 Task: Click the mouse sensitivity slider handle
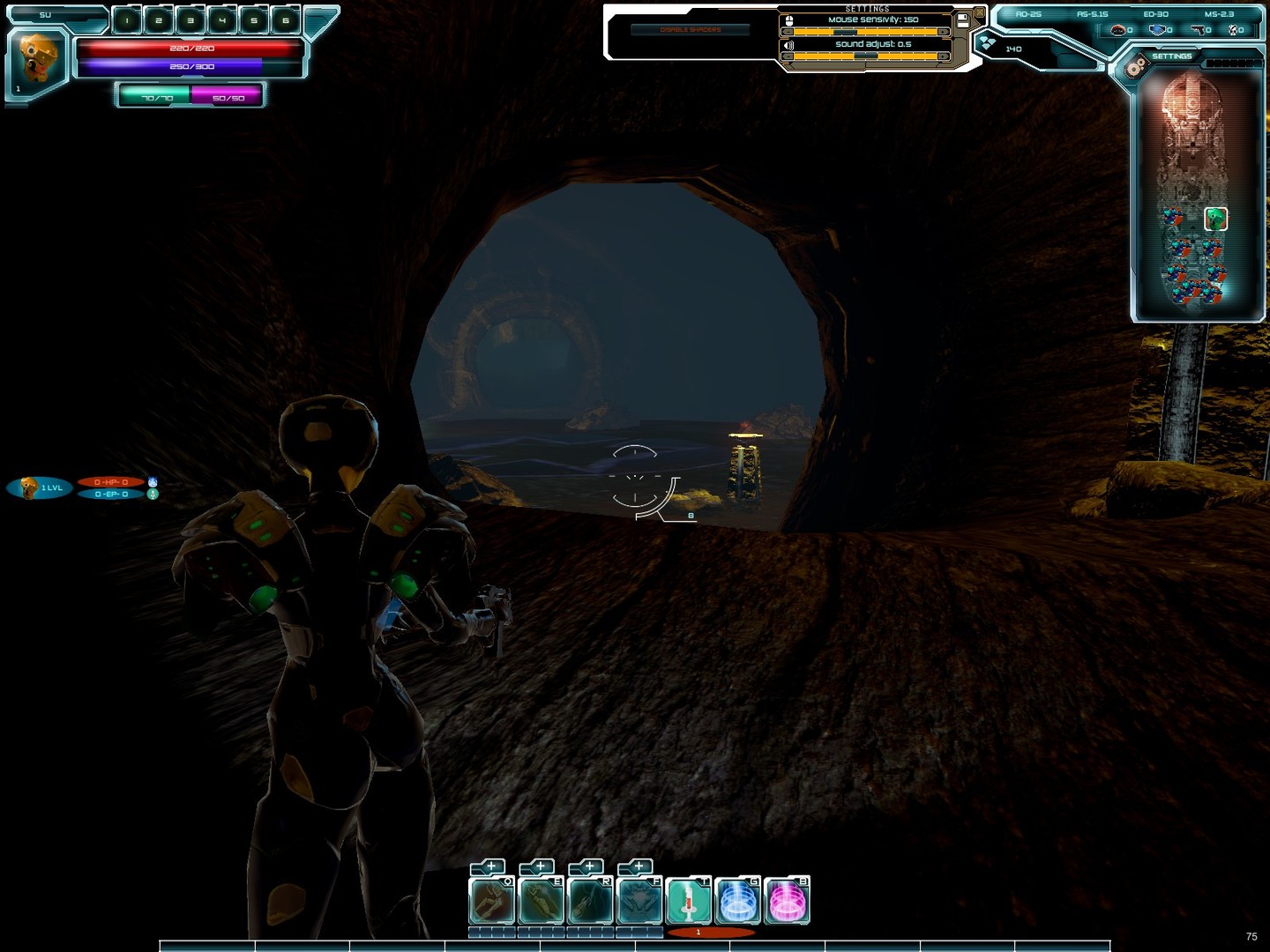pyautogui.click(x=845, y=32)
